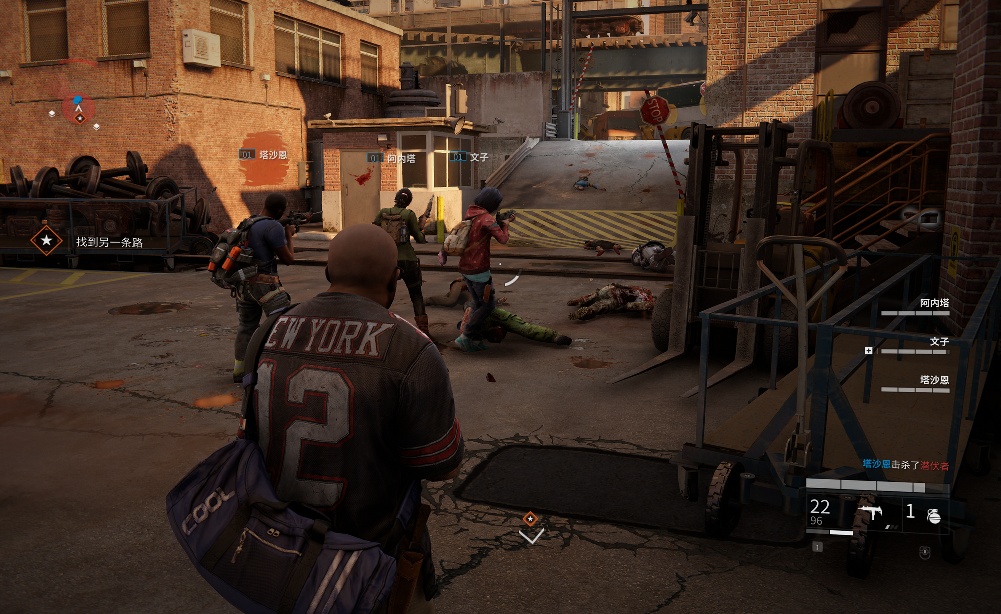Choose the grenade equipment slot
The height and width of the screenshot is (614, 1001).
point(932,514)
